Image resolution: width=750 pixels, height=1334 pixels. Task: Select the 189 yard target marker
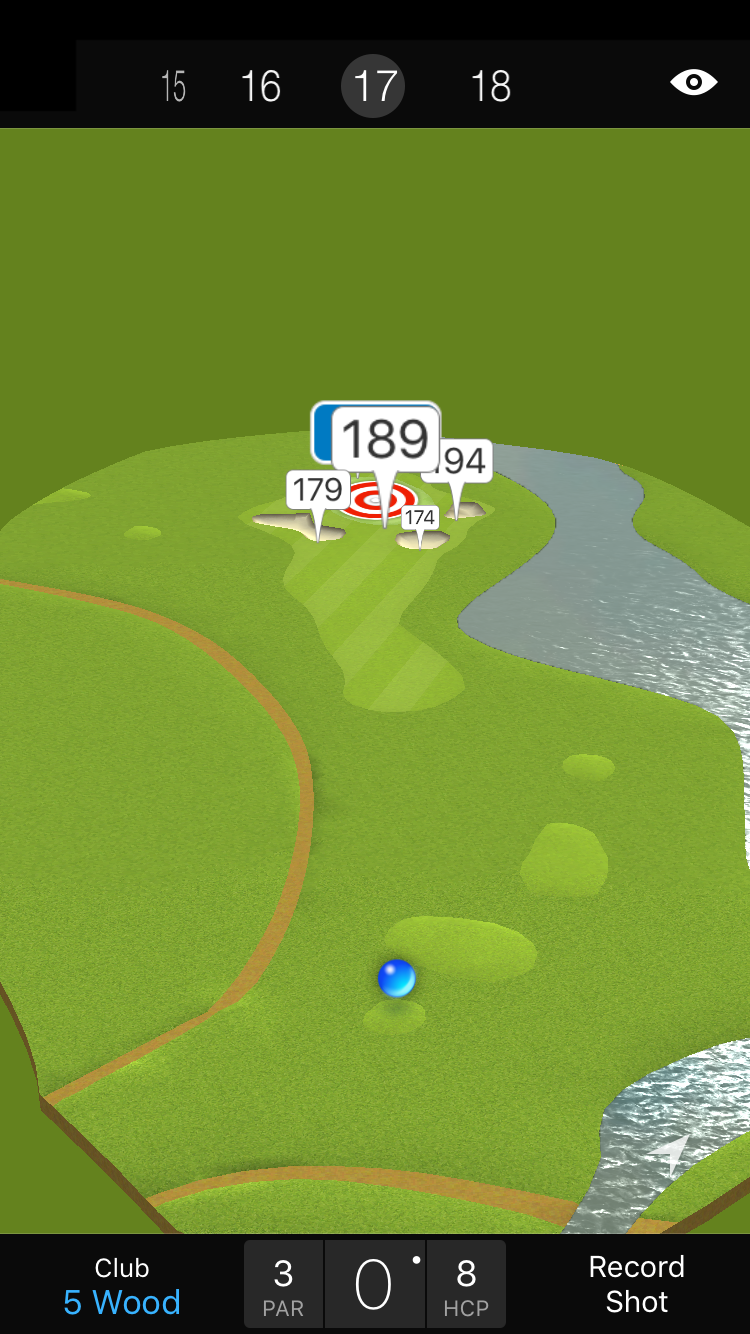point(385,440)
